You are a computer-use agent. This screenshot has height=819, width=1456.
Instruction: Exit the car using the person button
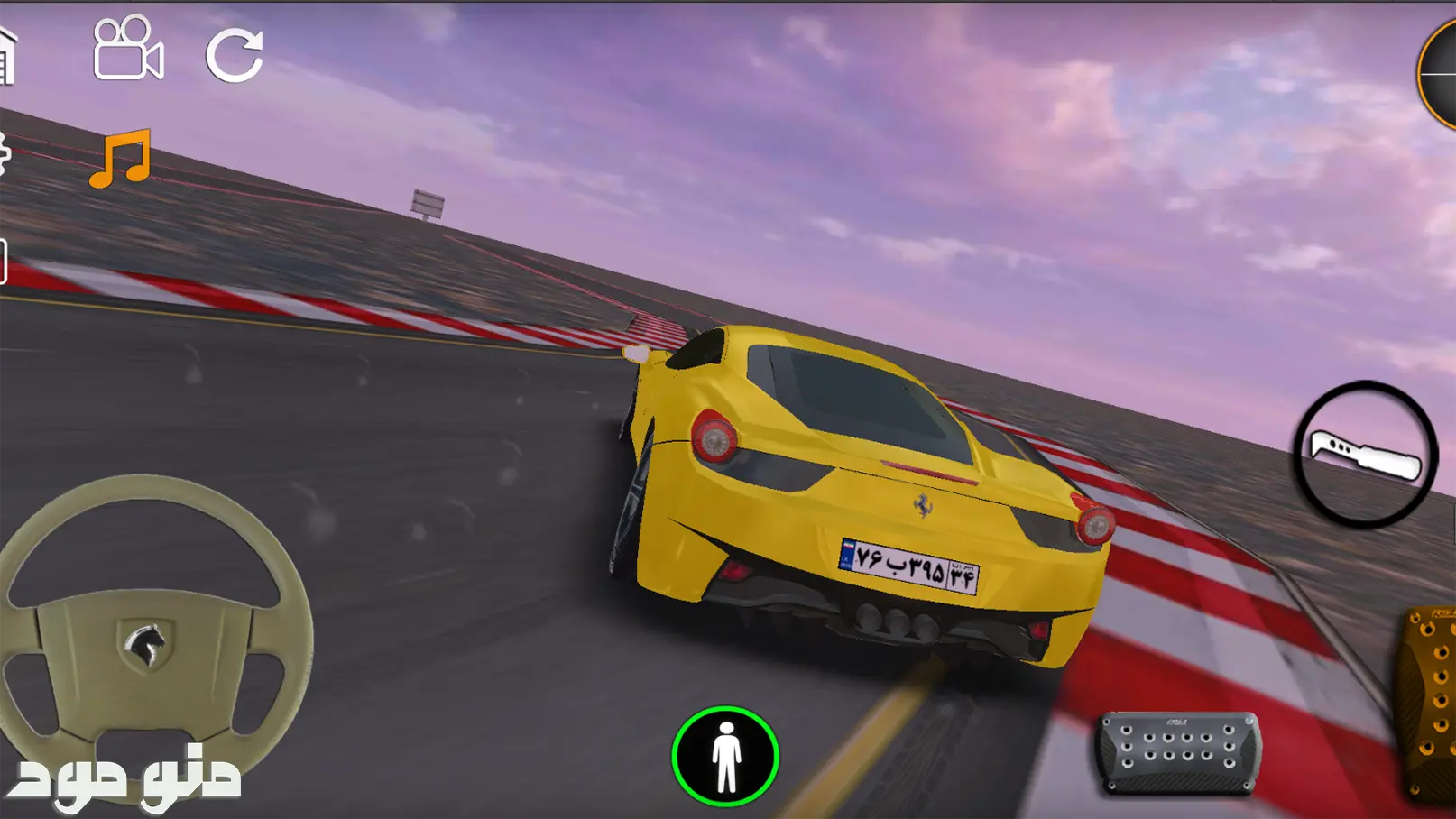coord(724,756)
